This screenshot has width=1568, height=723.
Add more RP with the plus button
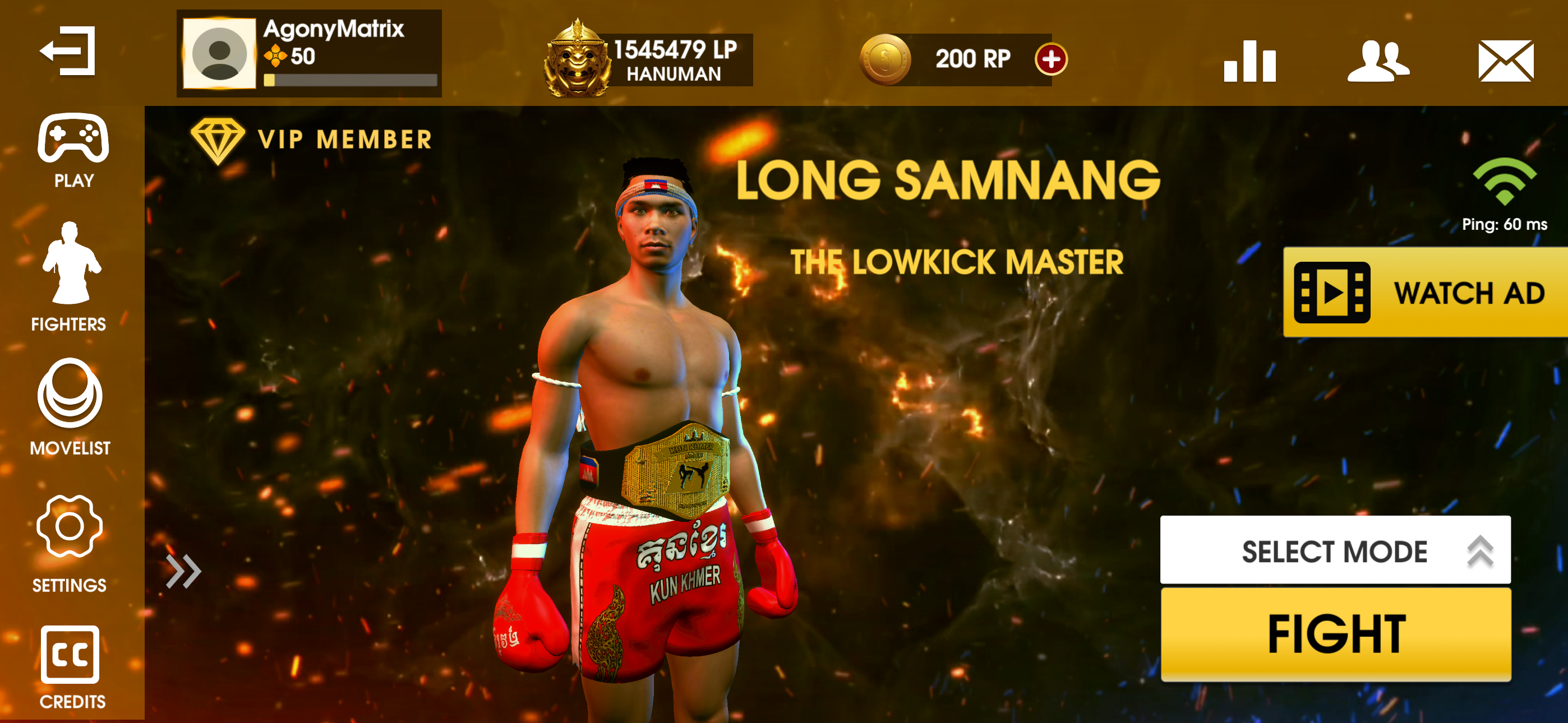coord(1050,59)
